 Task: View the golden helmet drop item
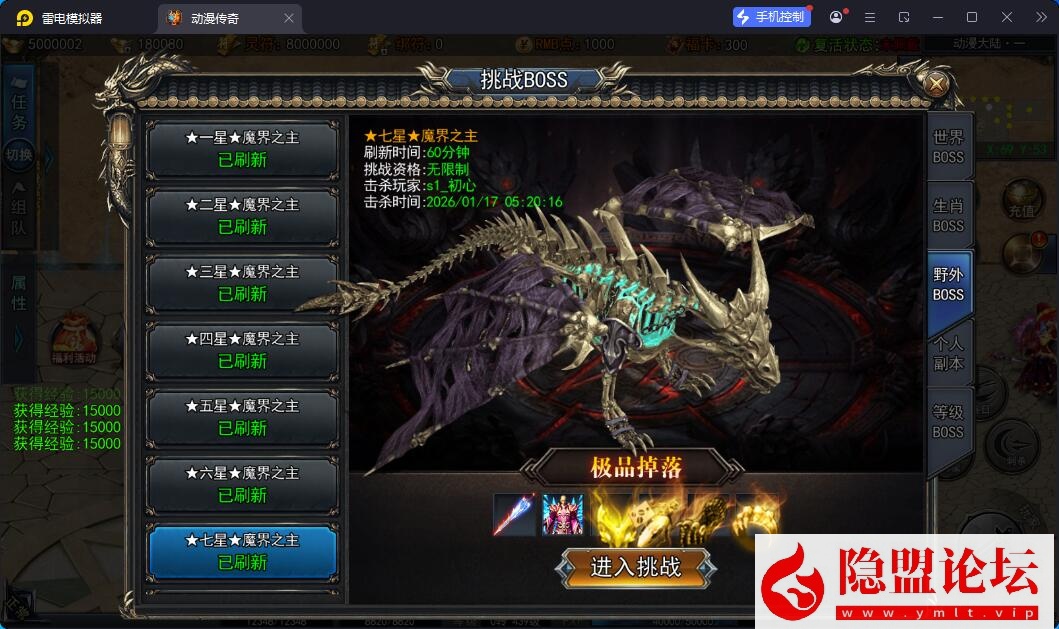click(x=612, y=514)
